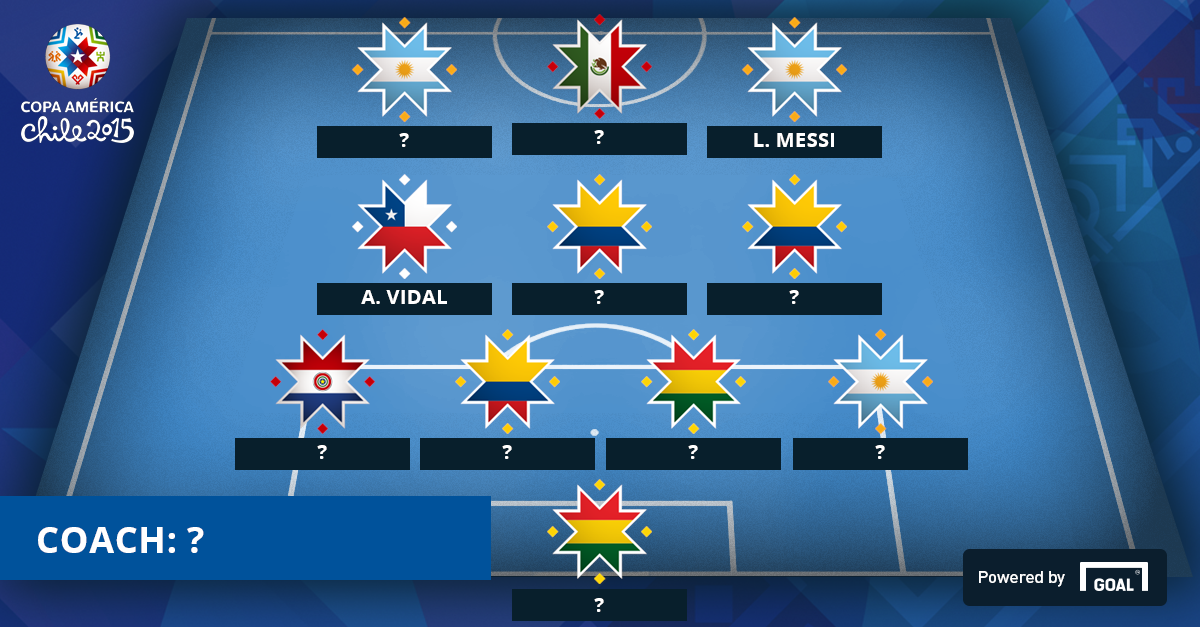Click the Copa América Chile 2015 logo
This screenshot has height=627, width=1200.
78,85
